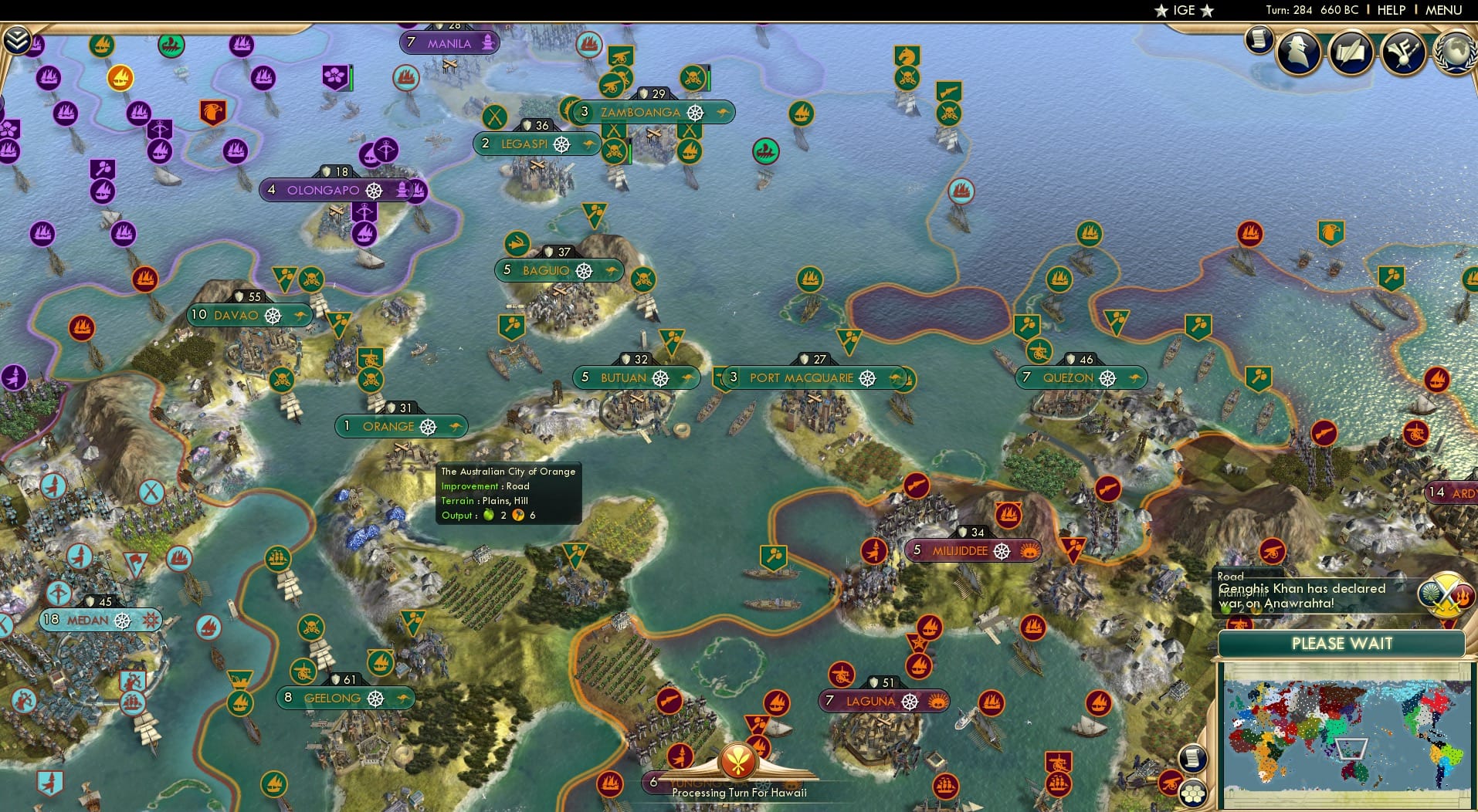Image resolution: width=1478 pixels, height=812 pixels.
Task: Open the Victory Progress globe icon
Action: (1455, 52)
